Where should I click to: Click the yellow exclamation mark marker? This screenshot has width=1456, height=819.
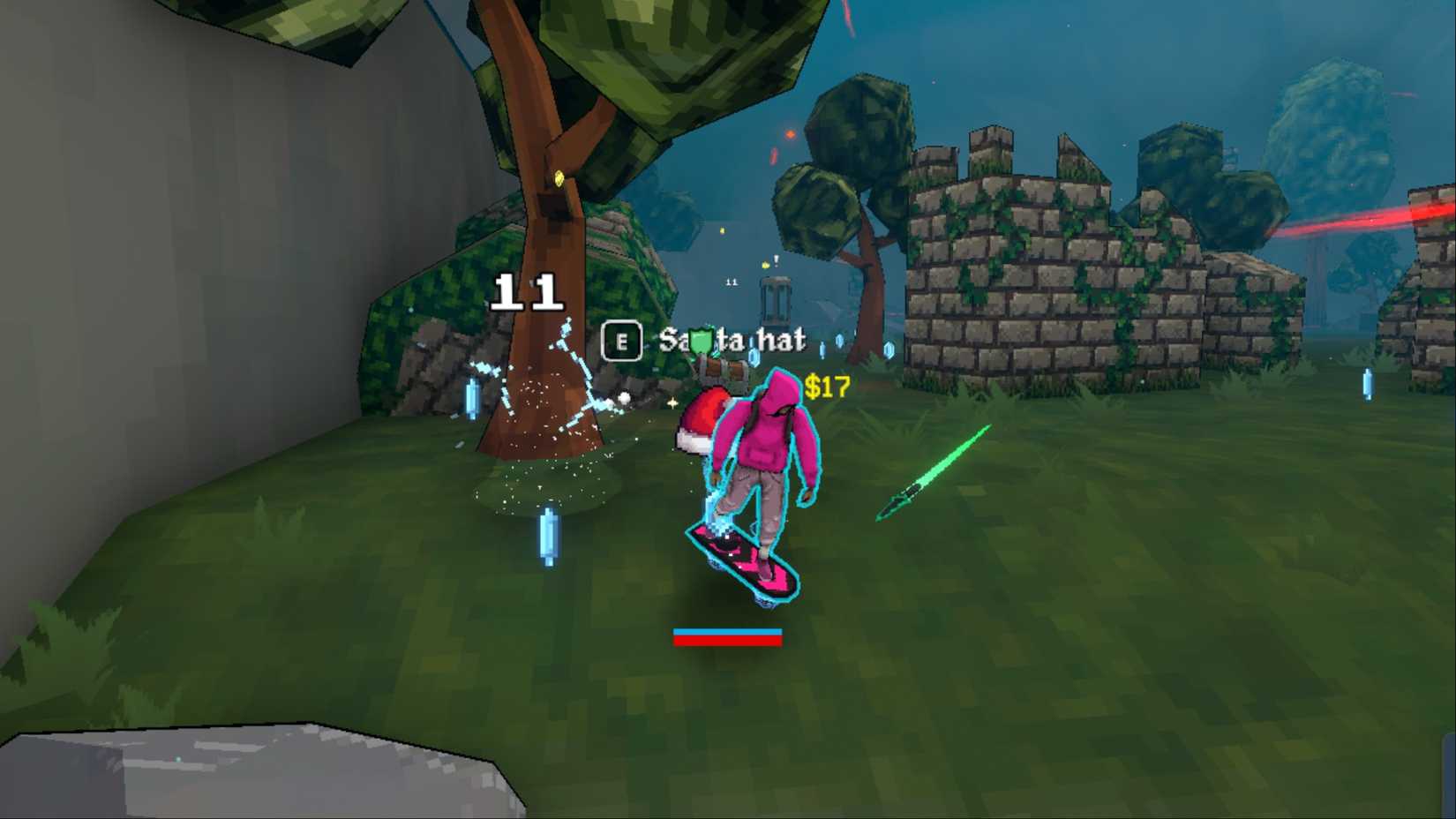point(776,260)
